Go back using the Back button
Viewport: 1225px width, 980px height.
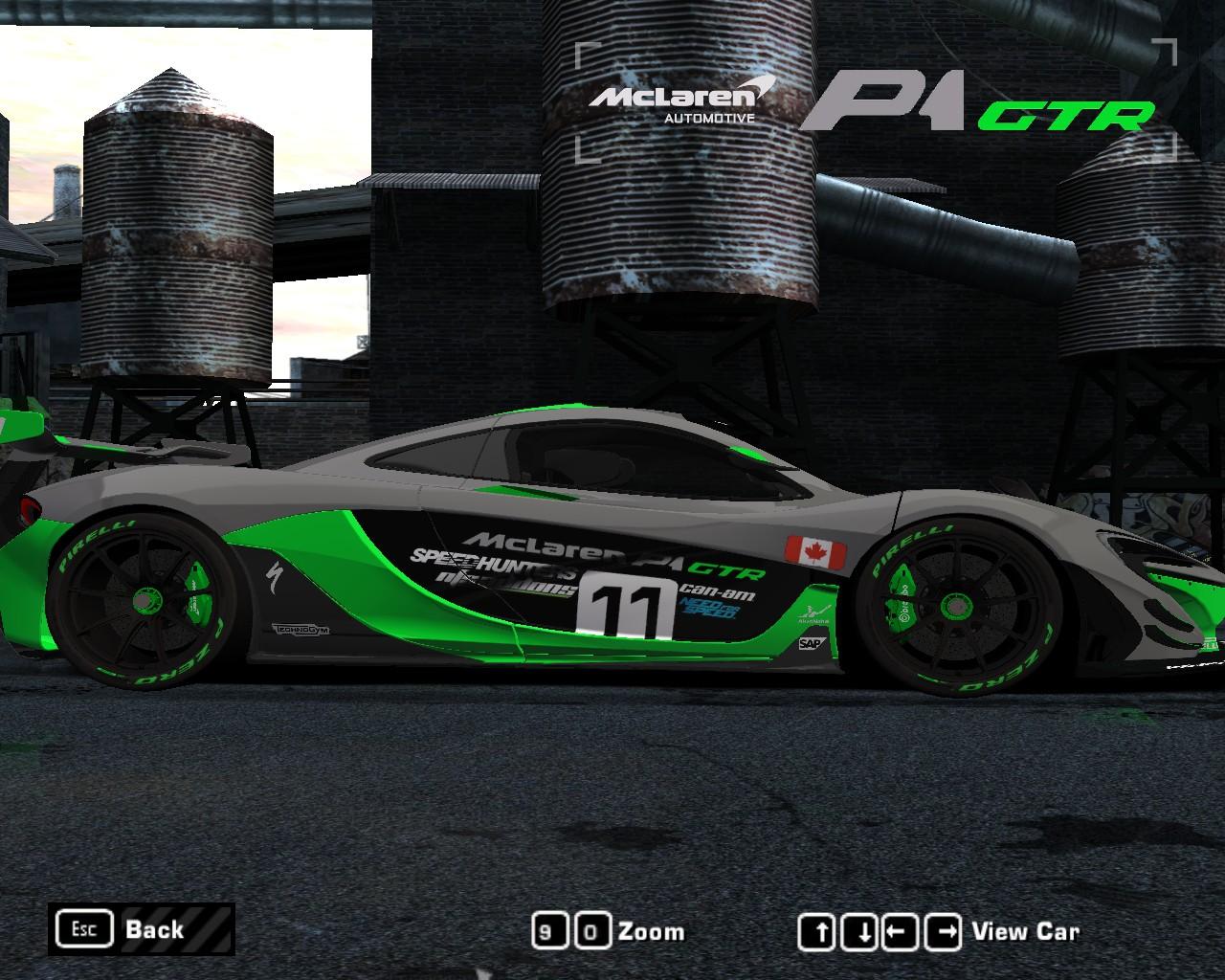[x=141, y=928]
